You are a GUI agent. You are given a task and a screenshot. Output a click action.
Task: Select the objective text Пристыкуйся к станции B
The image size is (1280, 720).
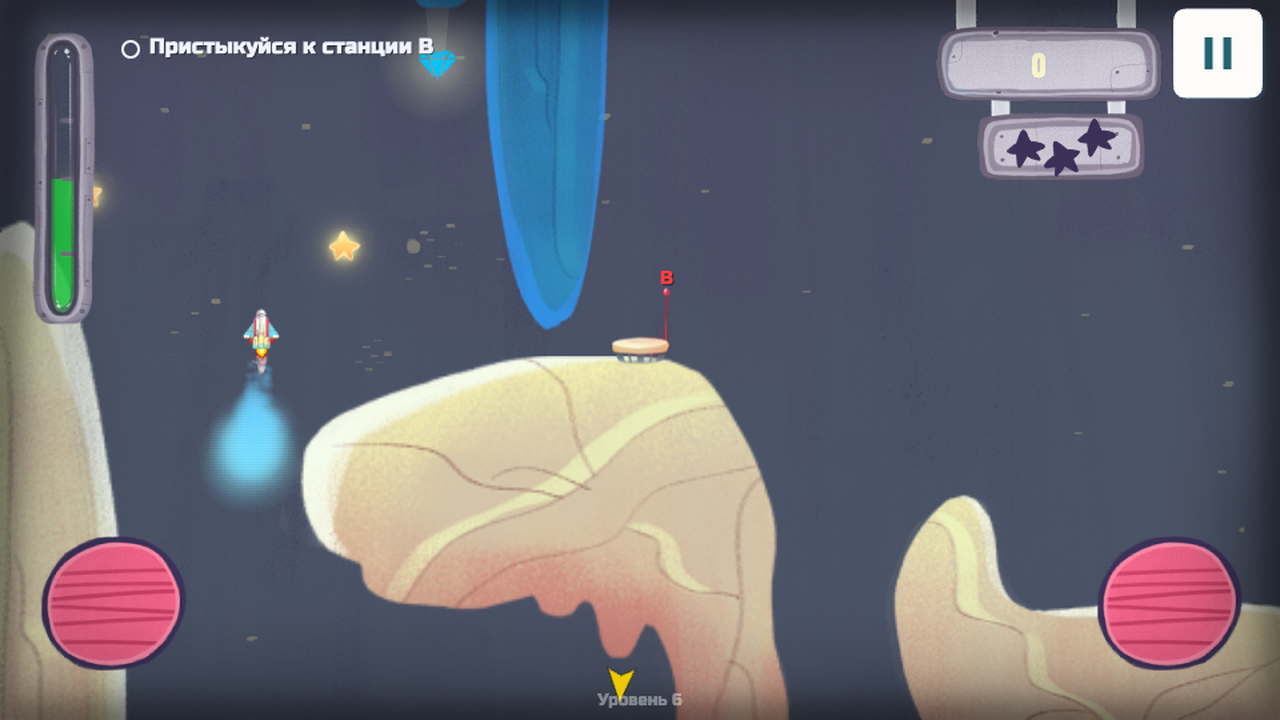[x=290, y=45]
